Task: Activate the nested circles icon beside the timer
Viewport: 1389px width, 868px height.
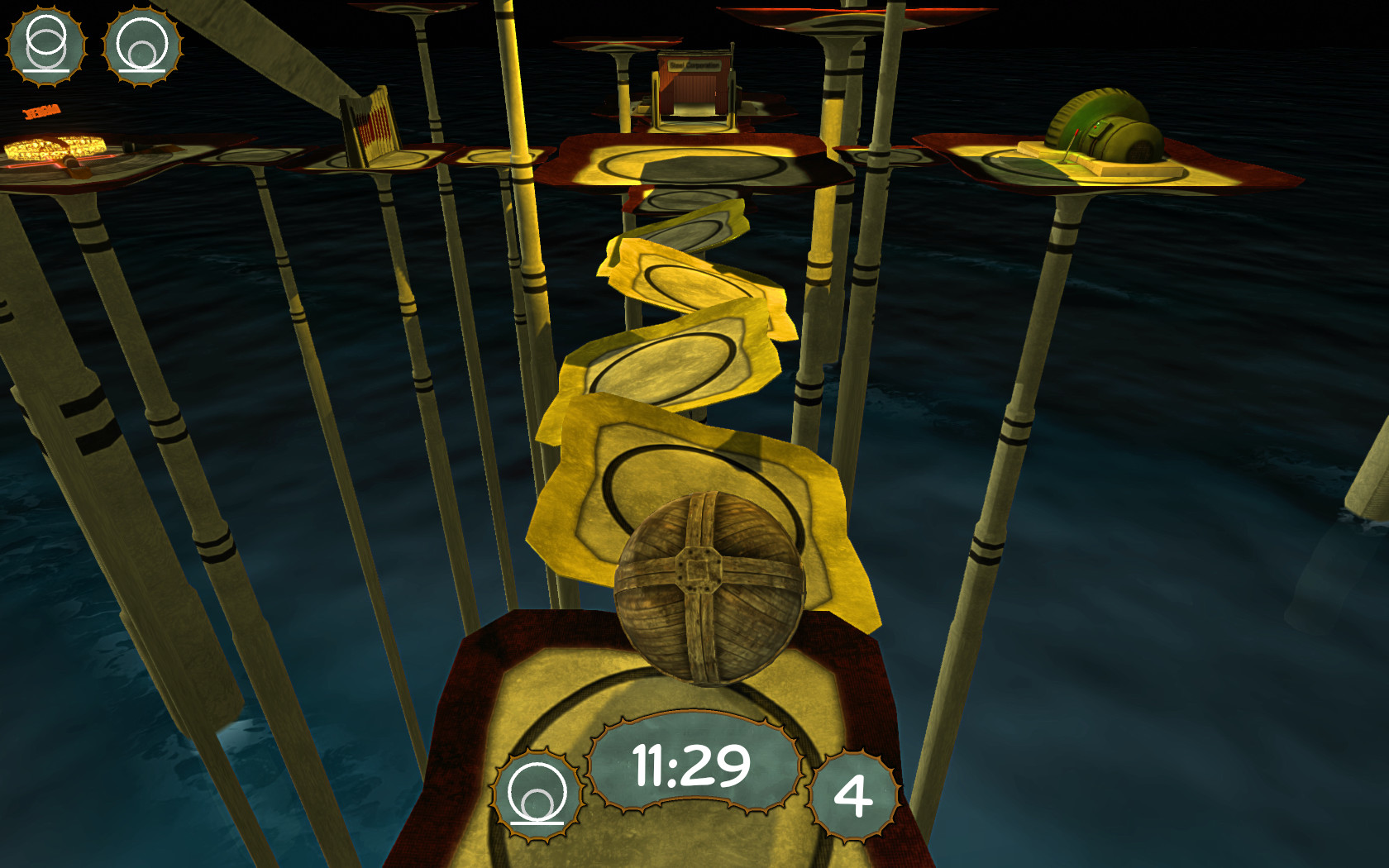Action: pos(537,794)
